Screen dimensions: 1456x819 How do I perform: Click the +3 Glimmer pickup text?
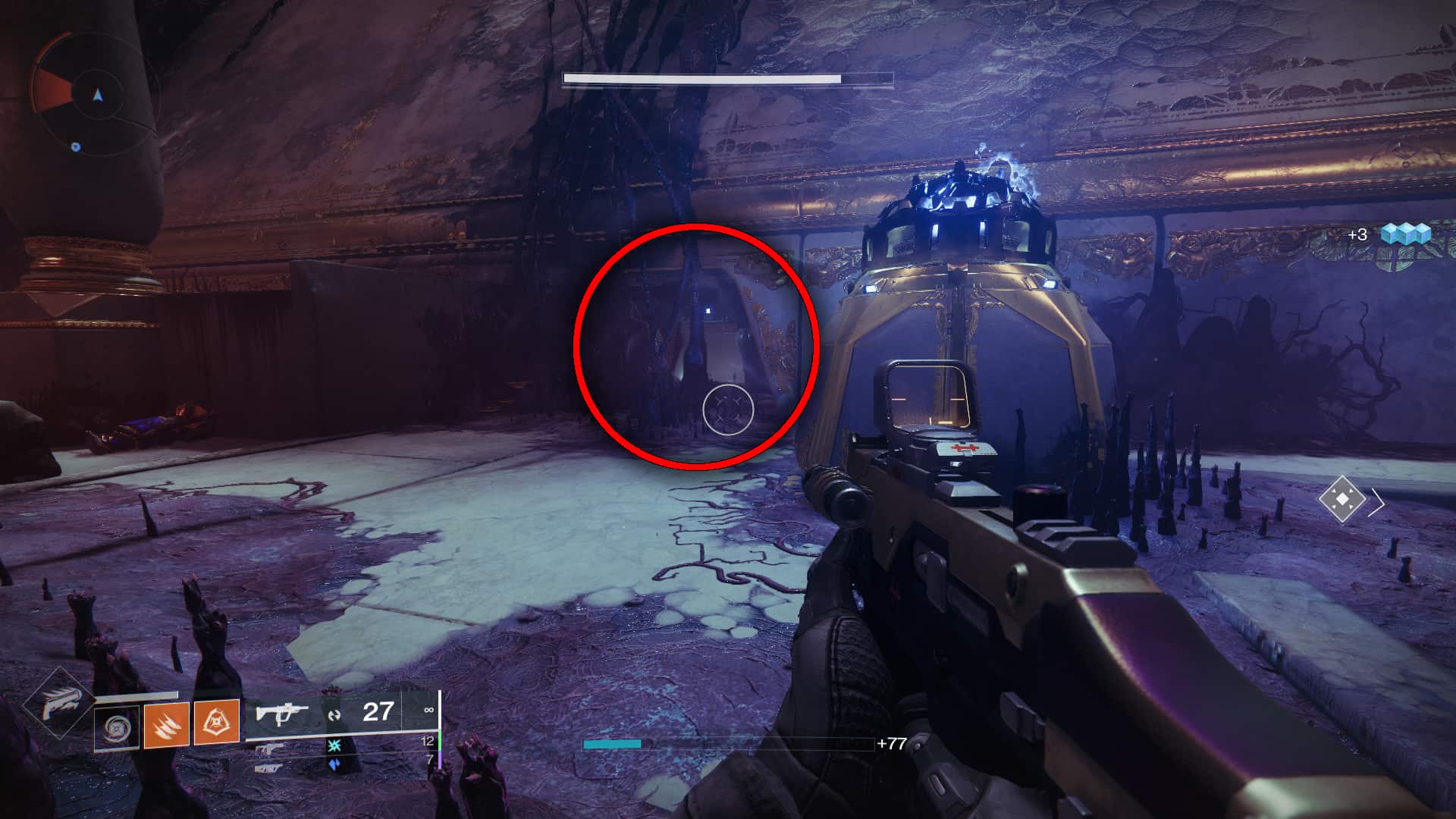pyautogui.click(x=1358, y=234)
